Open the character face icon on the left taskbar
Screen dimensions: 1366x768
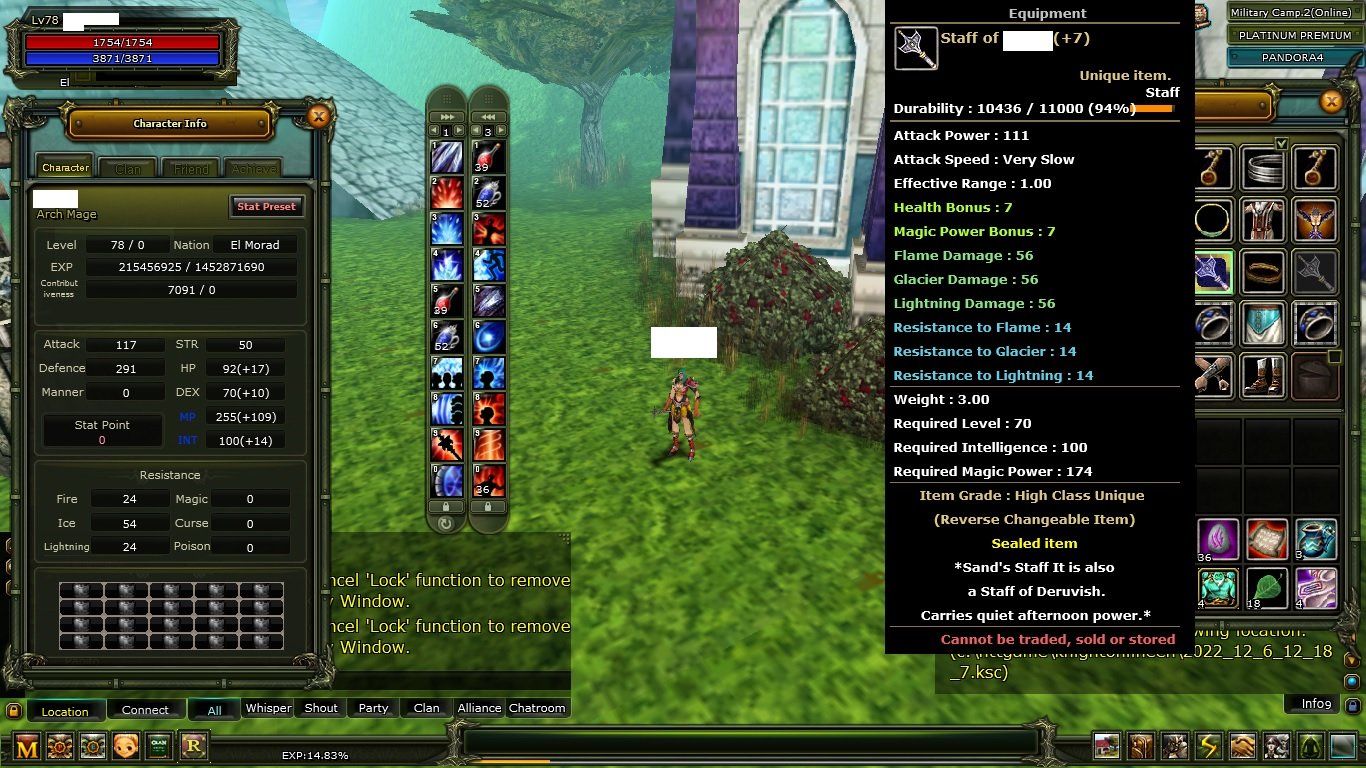tap(125, 747)
